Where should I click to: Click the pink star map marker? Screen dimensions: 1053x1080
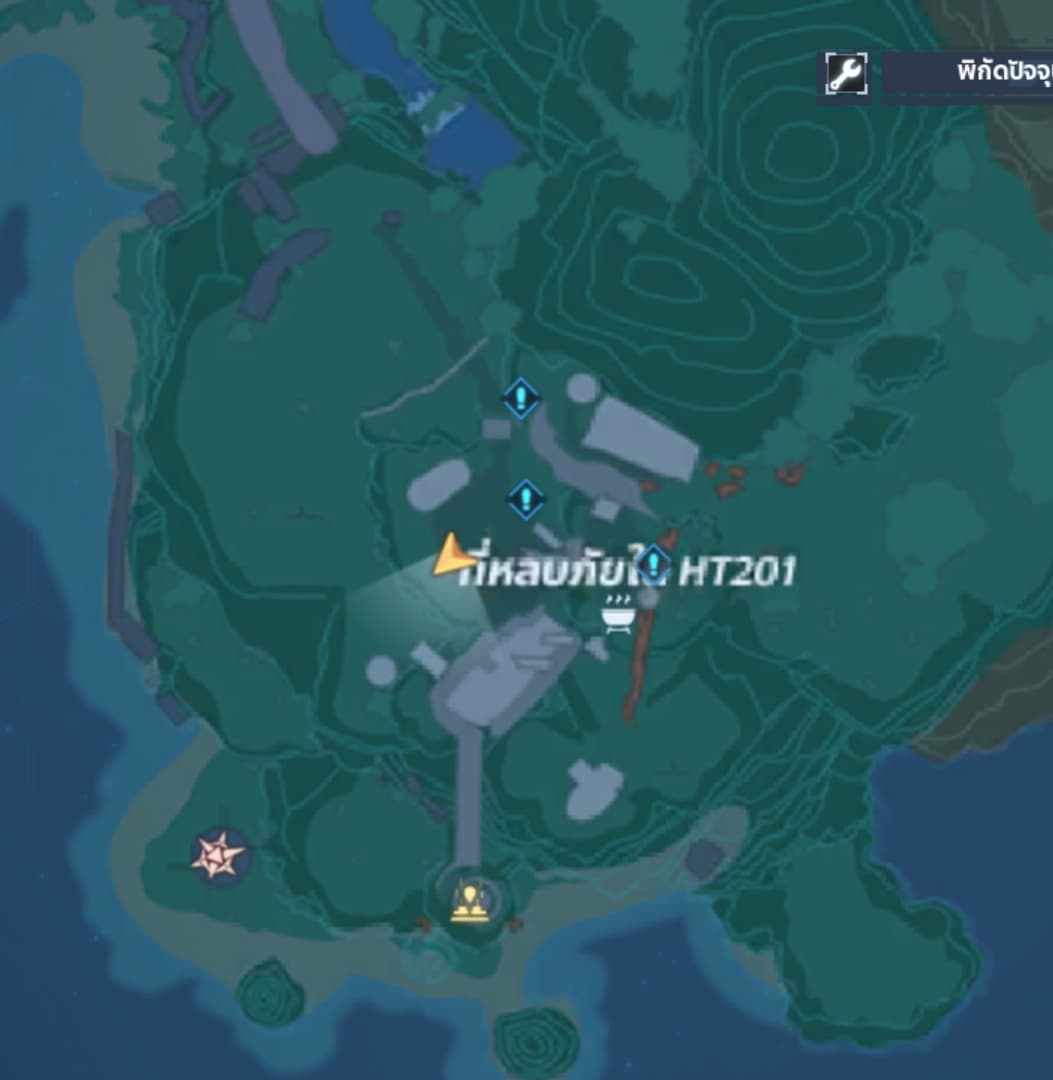coord(219,857)
